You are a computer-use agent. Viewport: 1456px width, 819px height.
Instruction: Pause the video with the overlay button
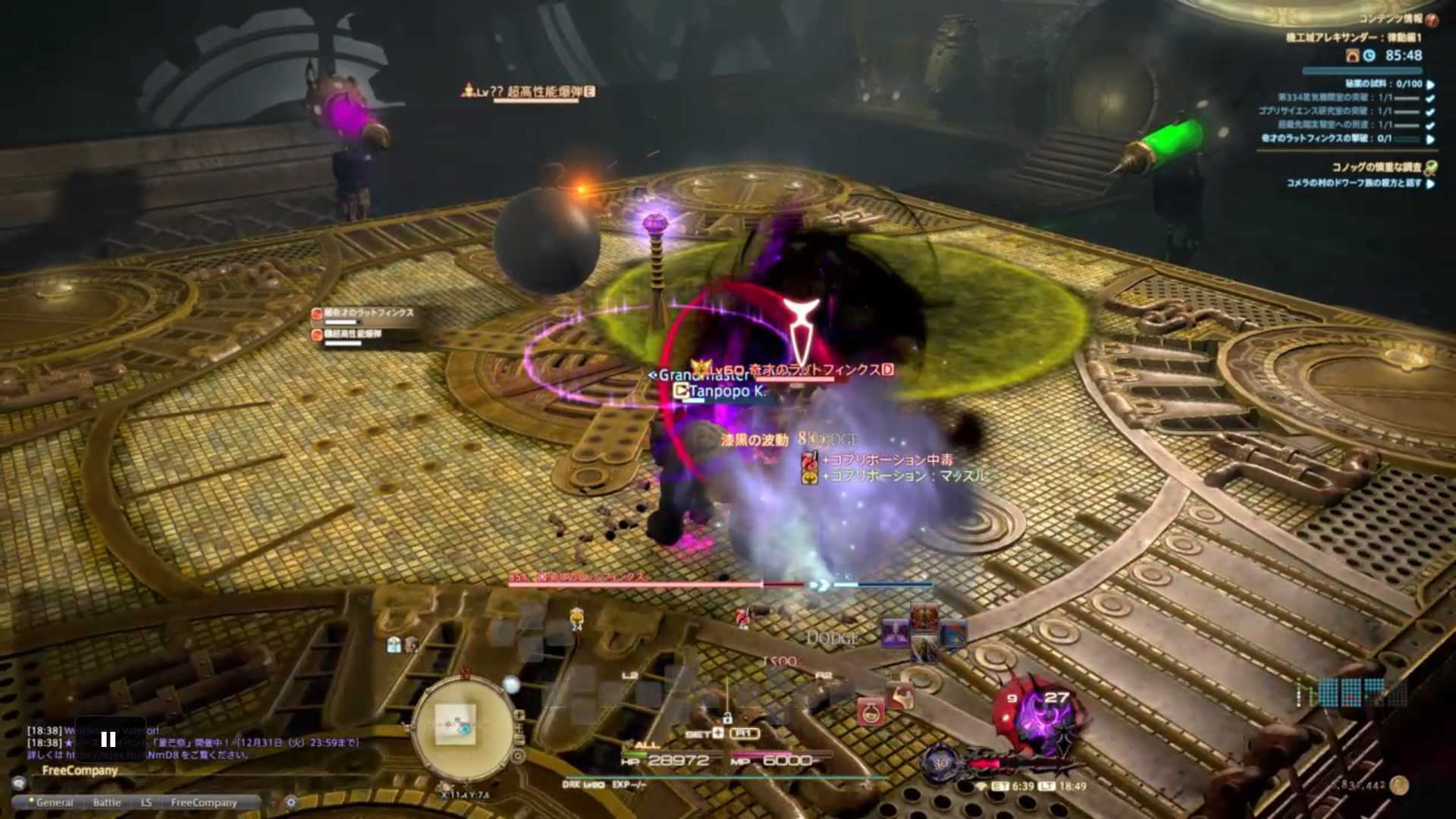click(108, 739)
